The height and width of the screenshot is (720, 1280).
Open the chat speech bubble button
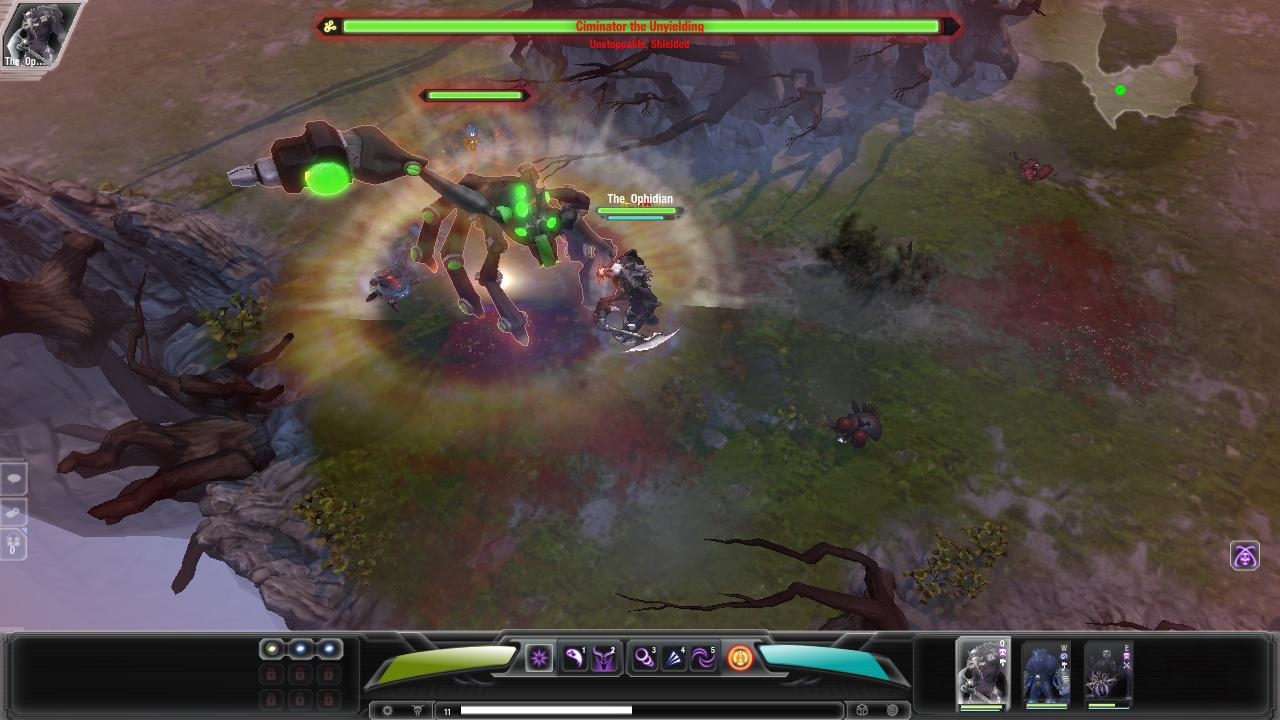tap(14, 479)
